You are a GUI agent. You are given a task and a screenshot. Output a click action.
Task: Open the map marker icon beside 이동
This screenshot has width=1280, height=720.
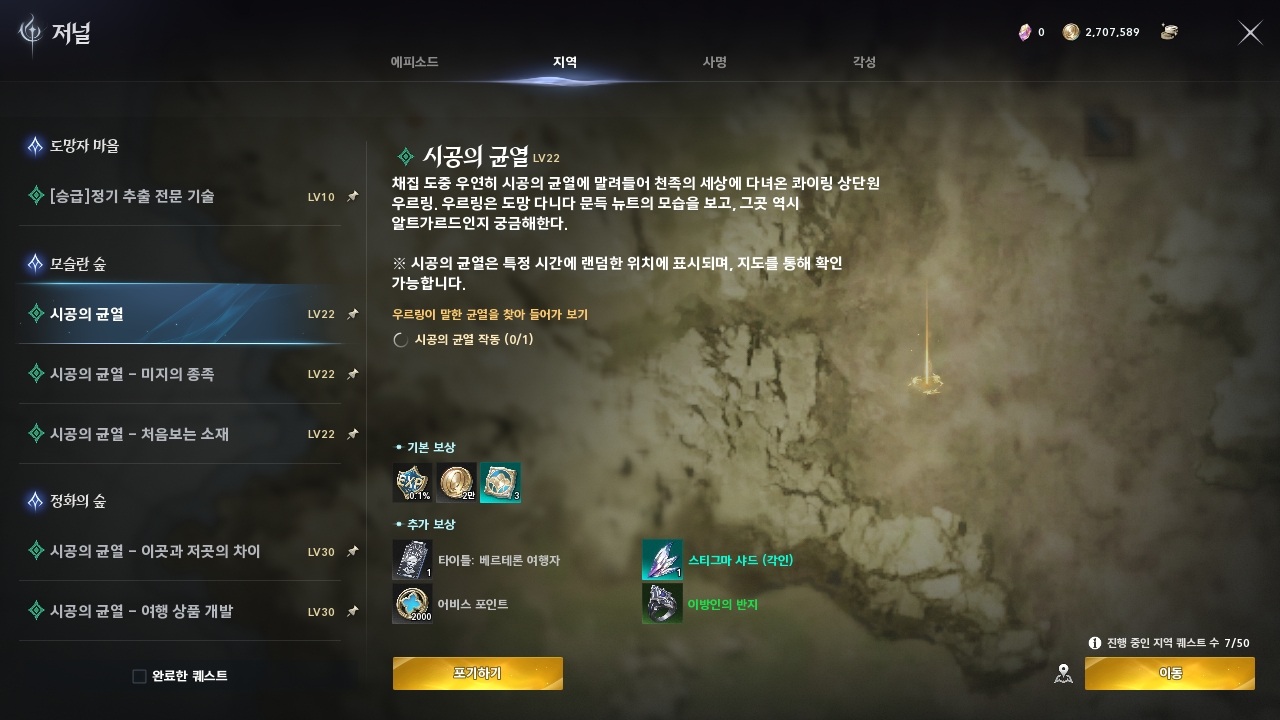[1064, 674]
